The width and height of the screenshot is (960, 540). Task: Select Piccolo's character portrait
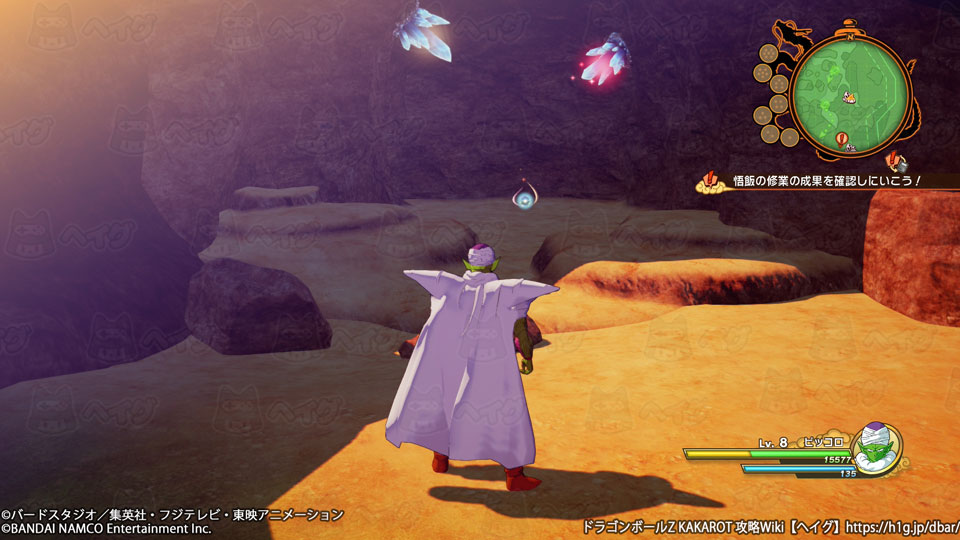877,448
